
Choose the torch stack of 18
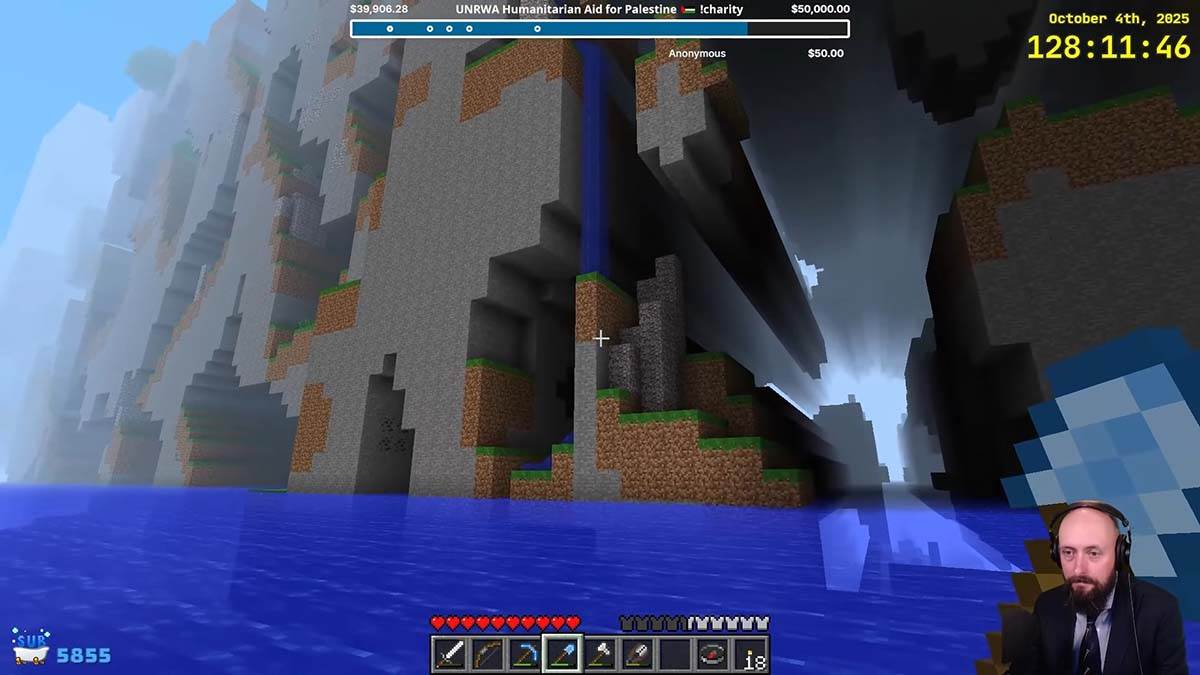[x=751, y=655]
